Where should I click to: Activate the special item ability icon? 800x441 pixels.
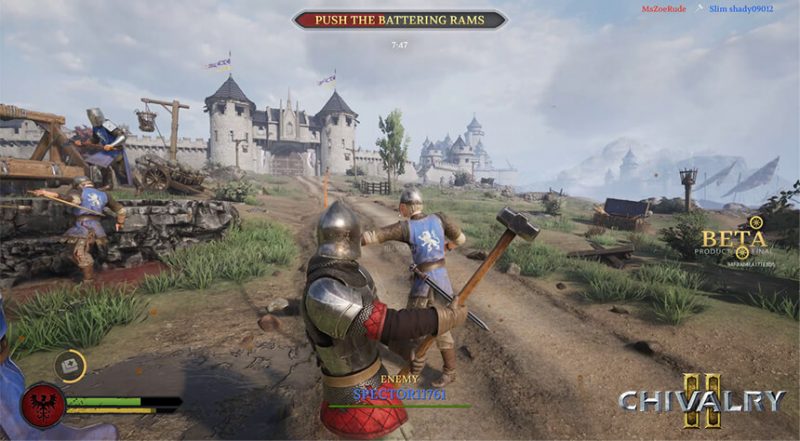click(70, 366)
